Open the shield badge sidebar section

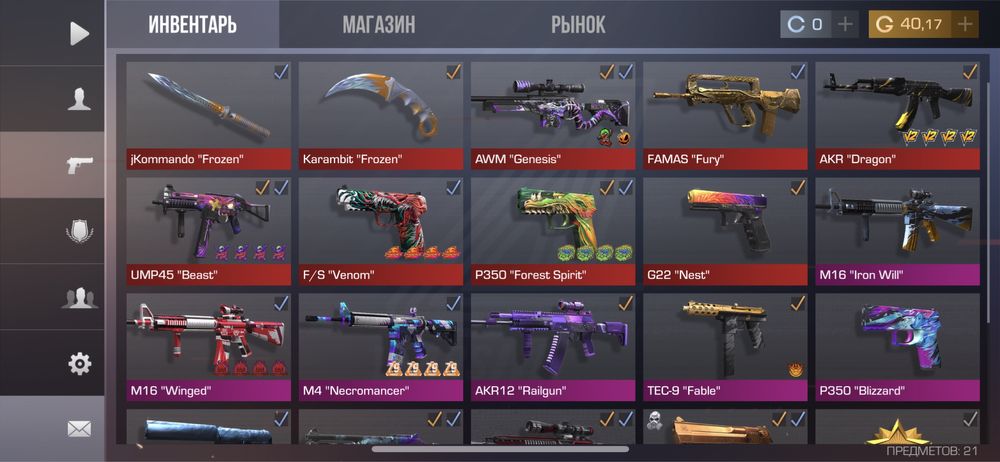[x=79, y=231]
